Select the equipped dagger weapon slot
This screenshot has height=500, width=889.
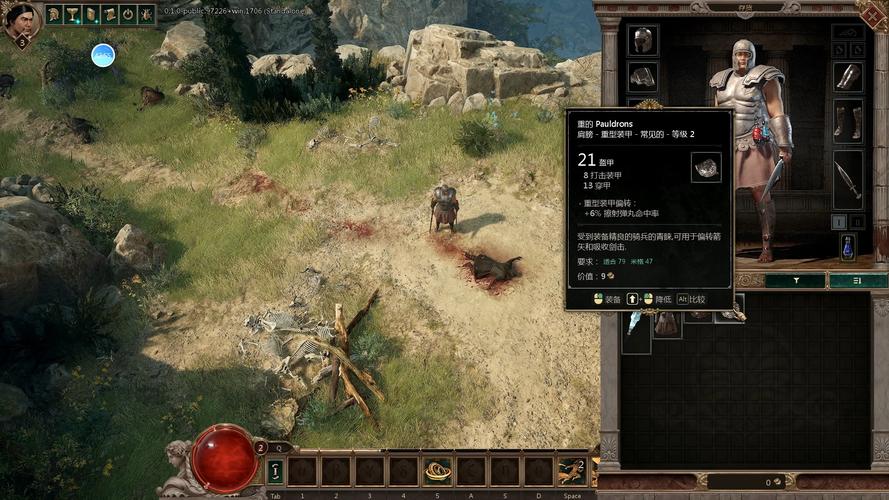click(x=848, y=180)
